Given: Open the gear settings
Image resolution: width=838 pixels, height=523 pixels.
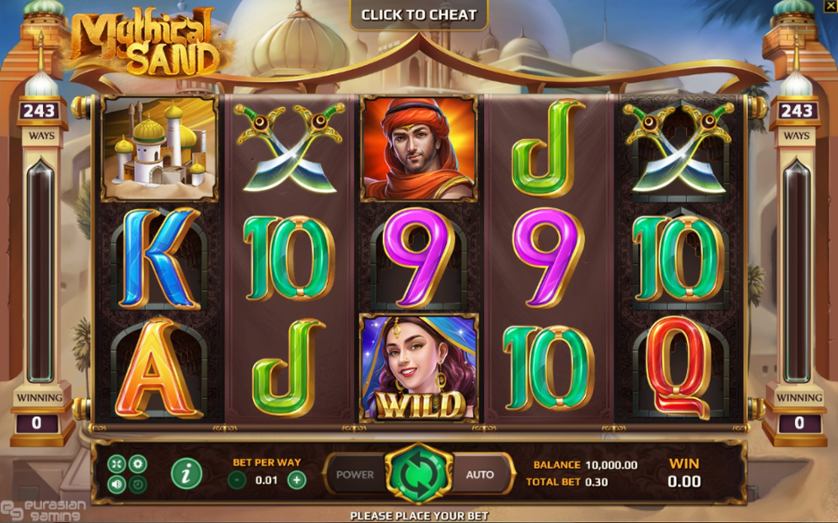Looking at the screenshot, I should (x=138, y=463).
